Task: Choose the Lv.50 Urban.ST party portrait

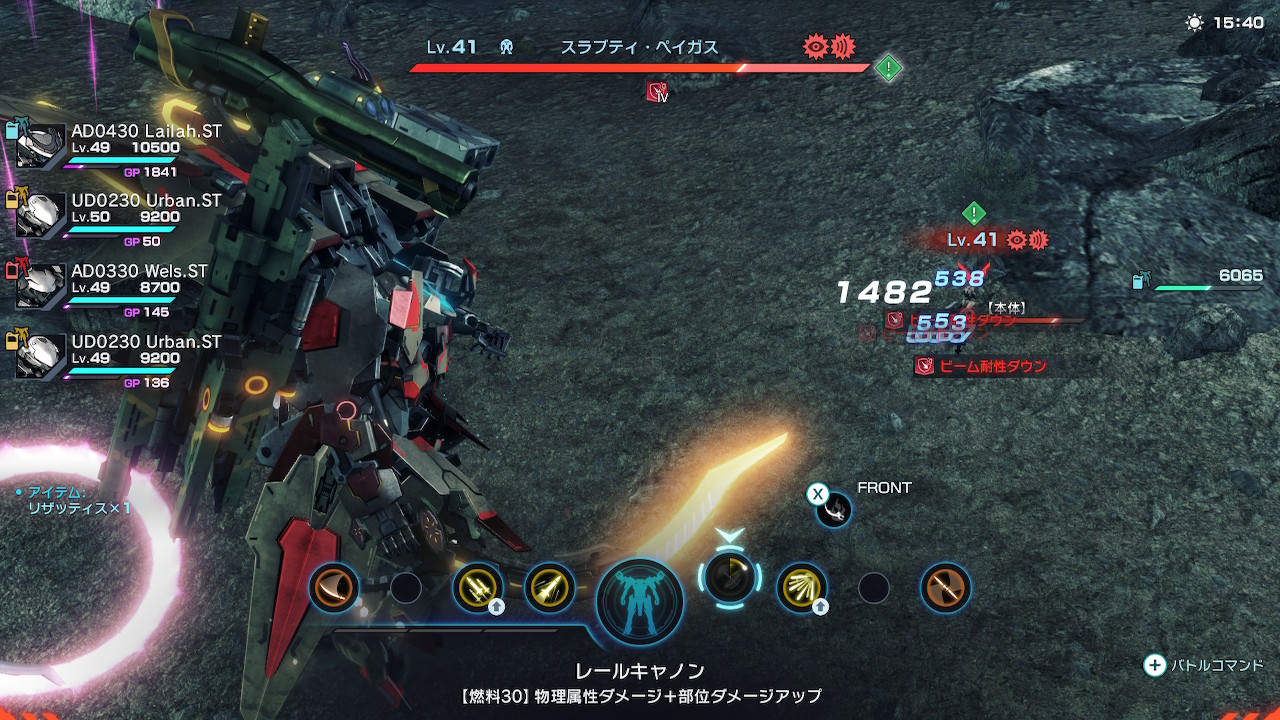Action: 41,216
